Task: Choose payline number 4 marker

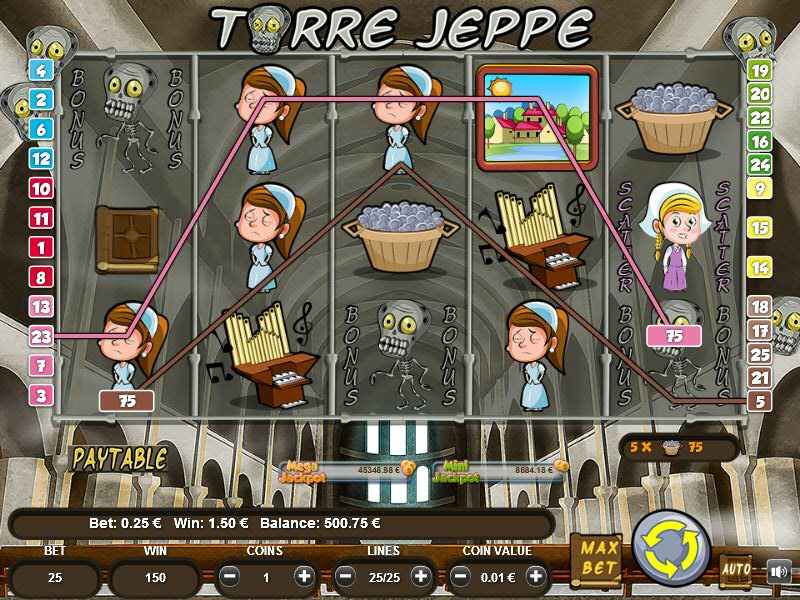Action: [42, 70]
